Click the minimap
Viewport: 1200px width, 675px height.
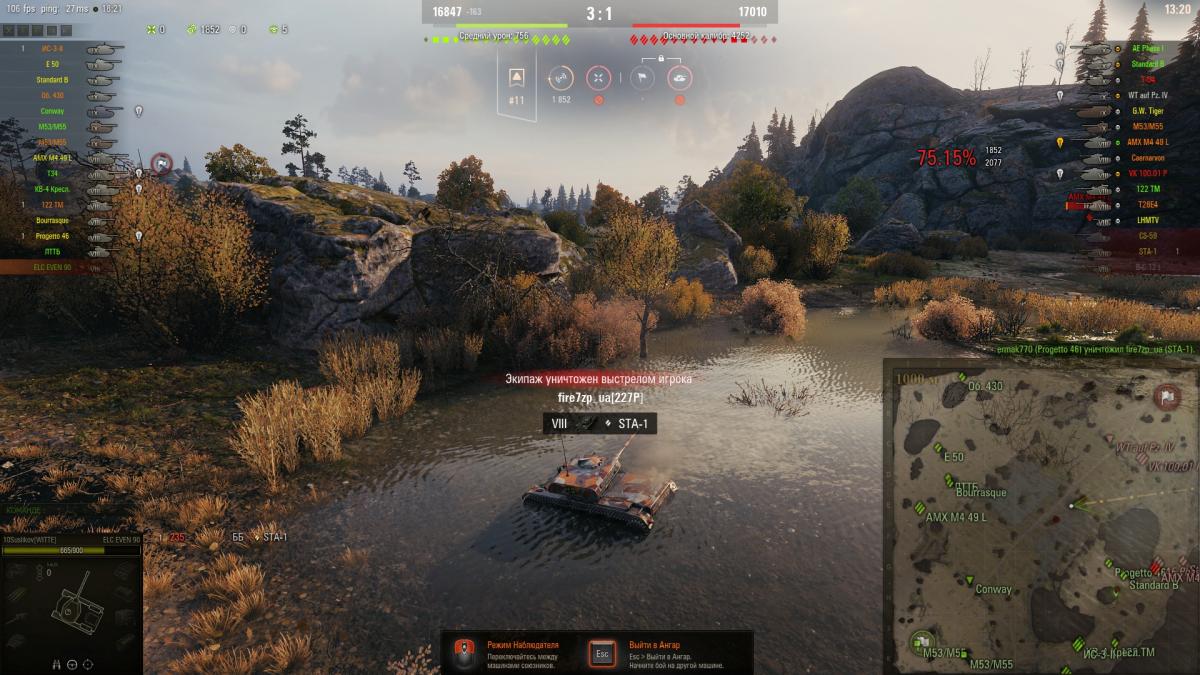[1041, 517]
